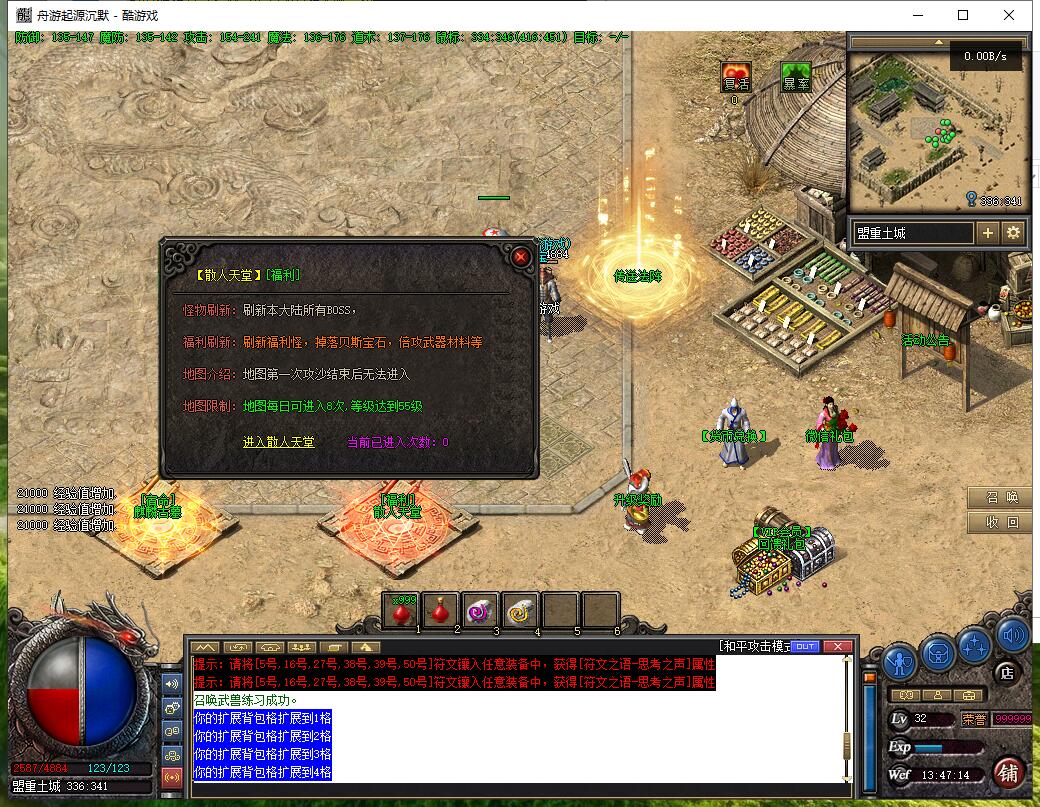Choose the 进入散人天堂 link
The image size is (1040, 807).
pos(278,442)
